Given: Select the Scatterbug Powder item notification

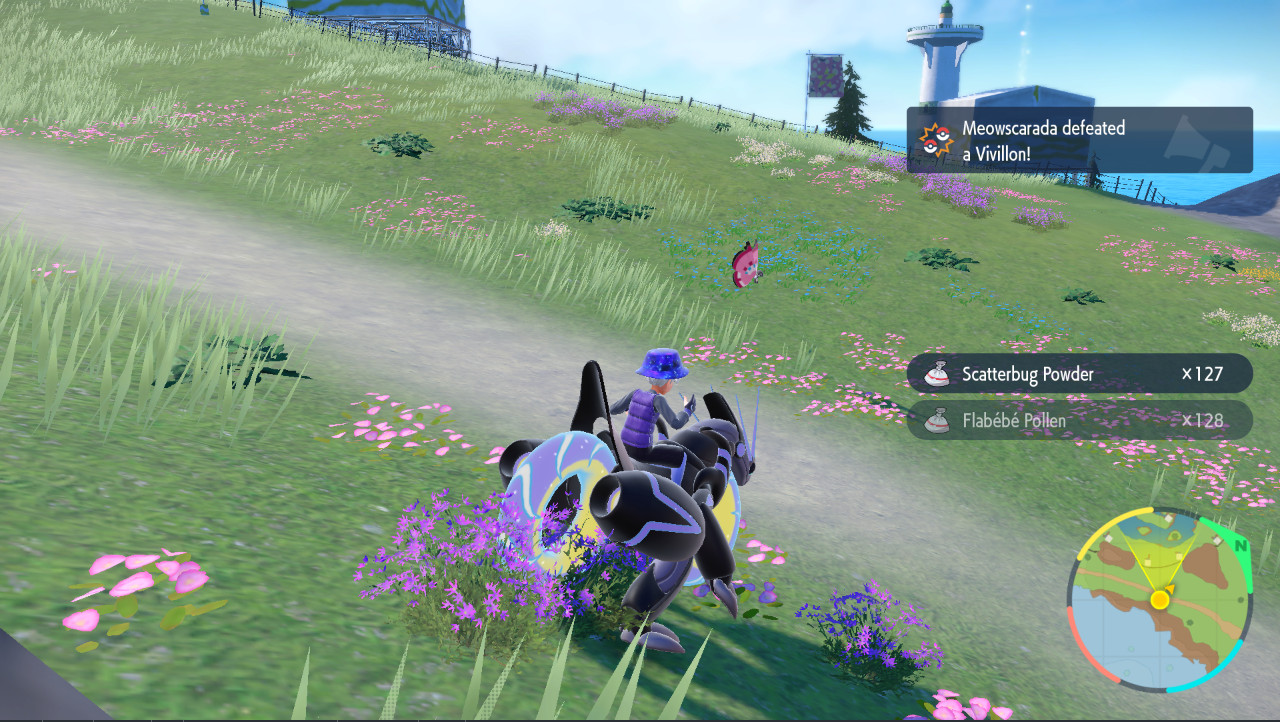Looking at the screenshot, I should click(x=1079, y=374).
